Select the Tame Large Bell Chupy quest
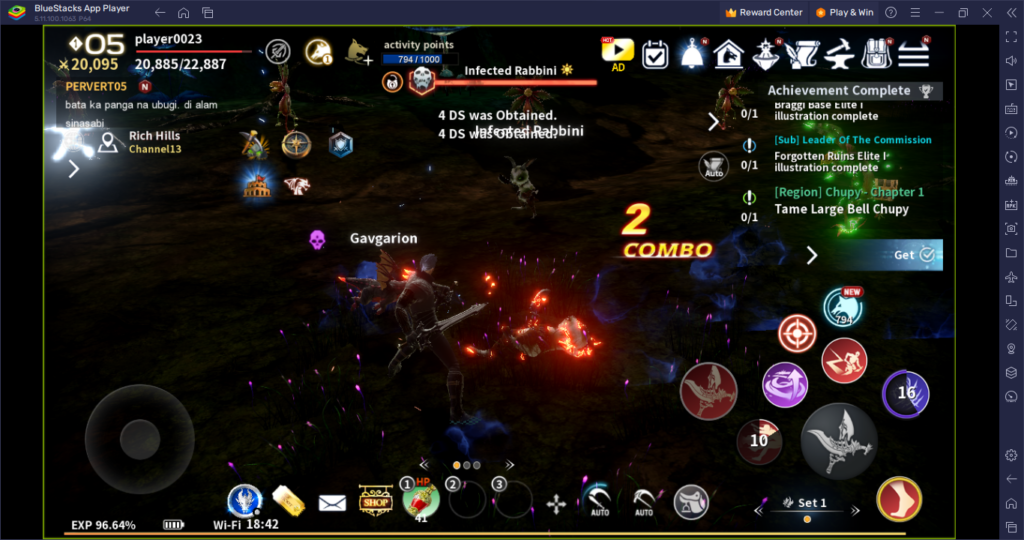This screenshot has height=540, width=1024. pos(841,209)
